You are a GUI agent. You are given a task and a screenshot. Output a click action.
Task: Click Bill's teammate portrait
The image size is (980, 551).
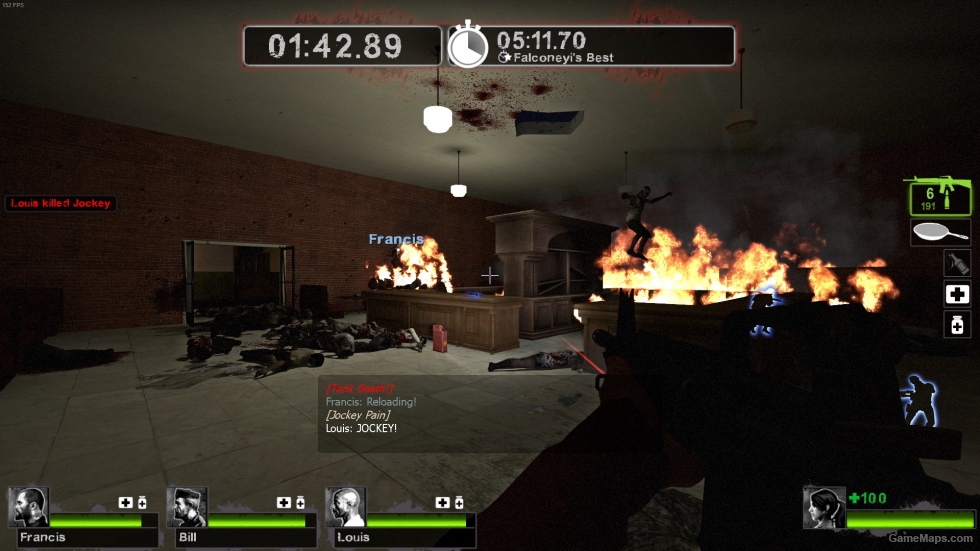(187, 507)
